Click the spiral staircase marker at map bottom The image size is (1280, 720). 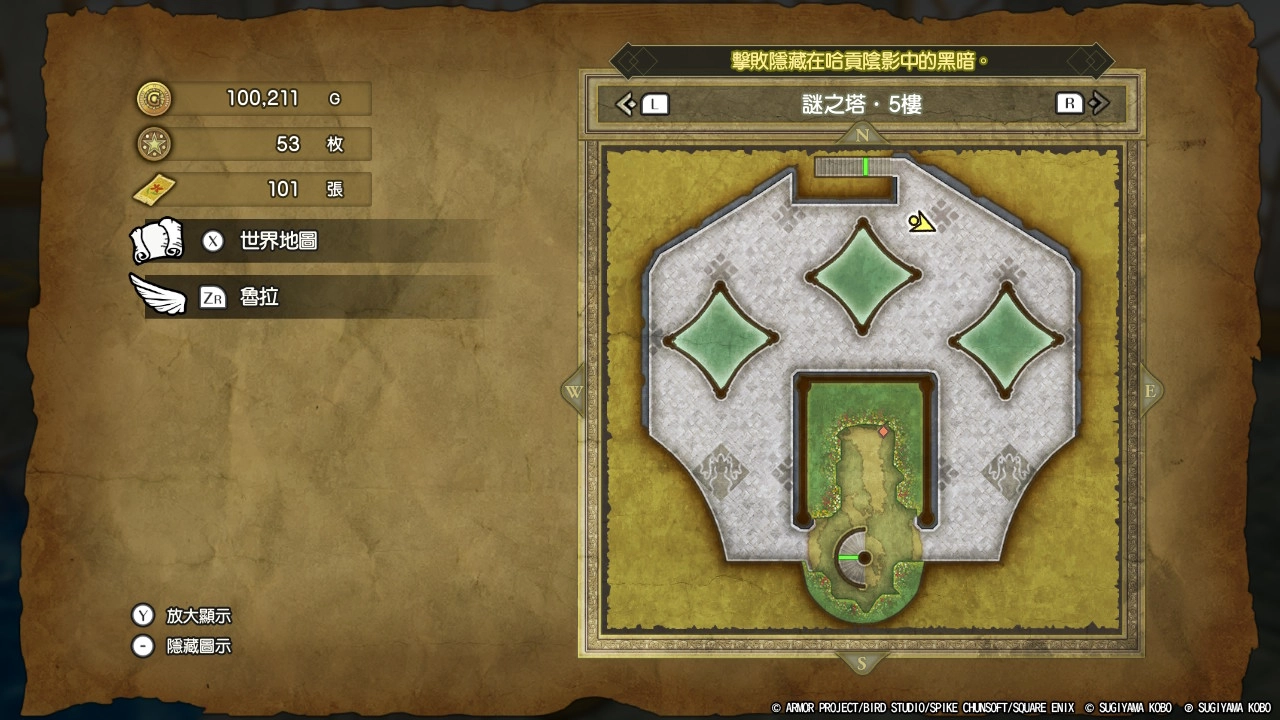862,557
